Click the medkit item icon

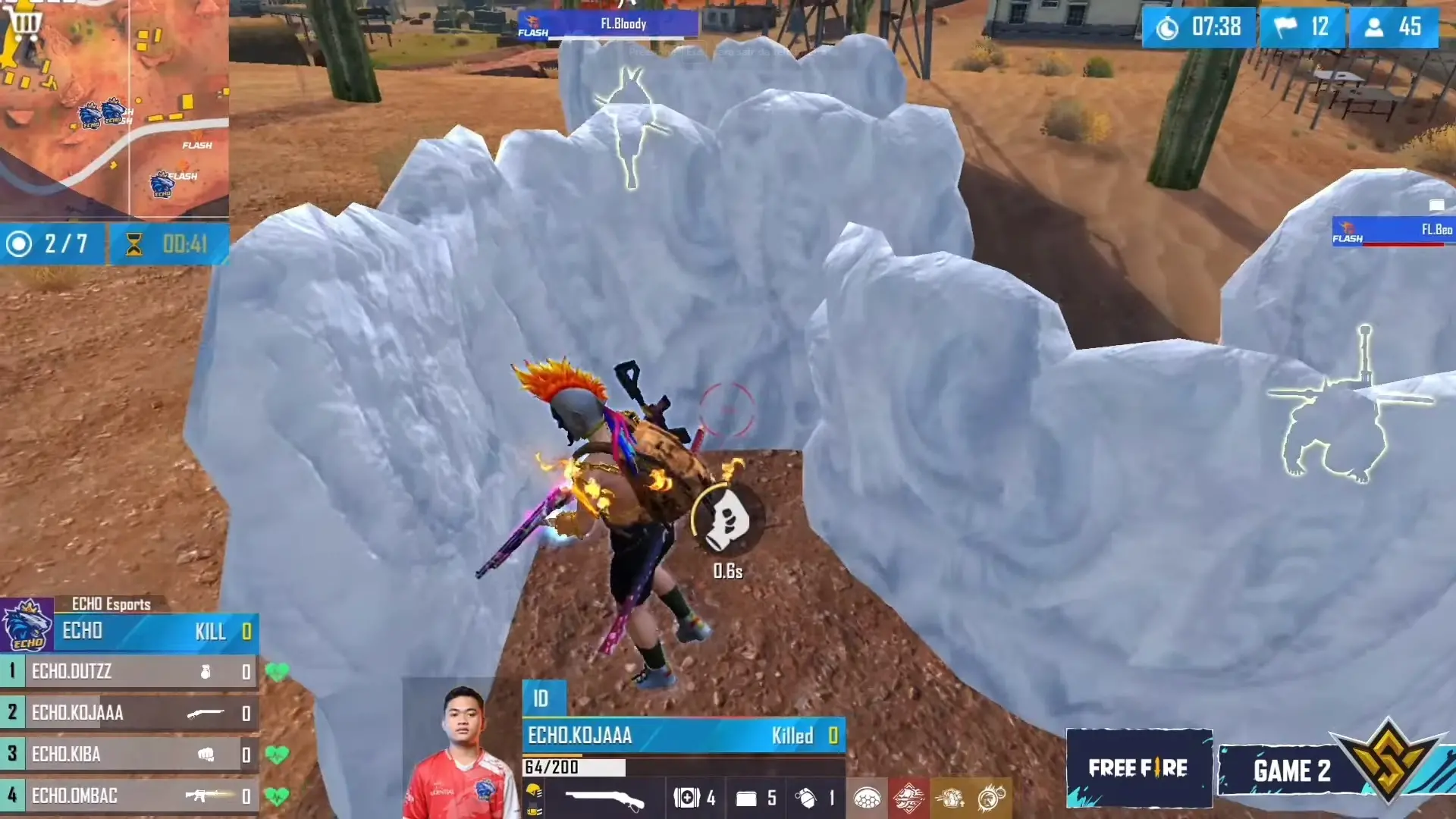[686, 798]
